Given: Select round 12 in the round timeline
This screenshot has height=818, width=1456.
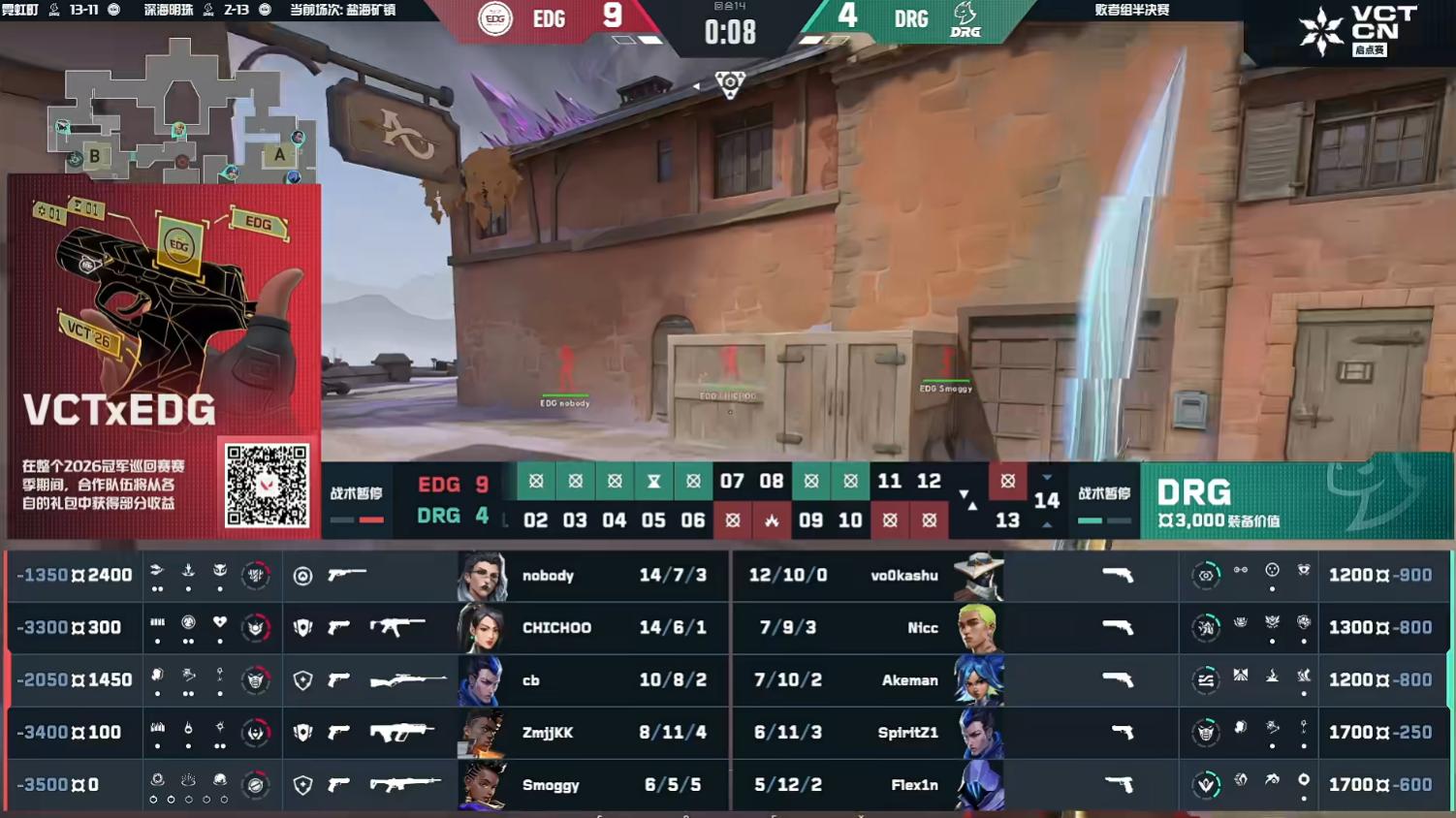Looking at the screenshot, I should coord(929,482).
